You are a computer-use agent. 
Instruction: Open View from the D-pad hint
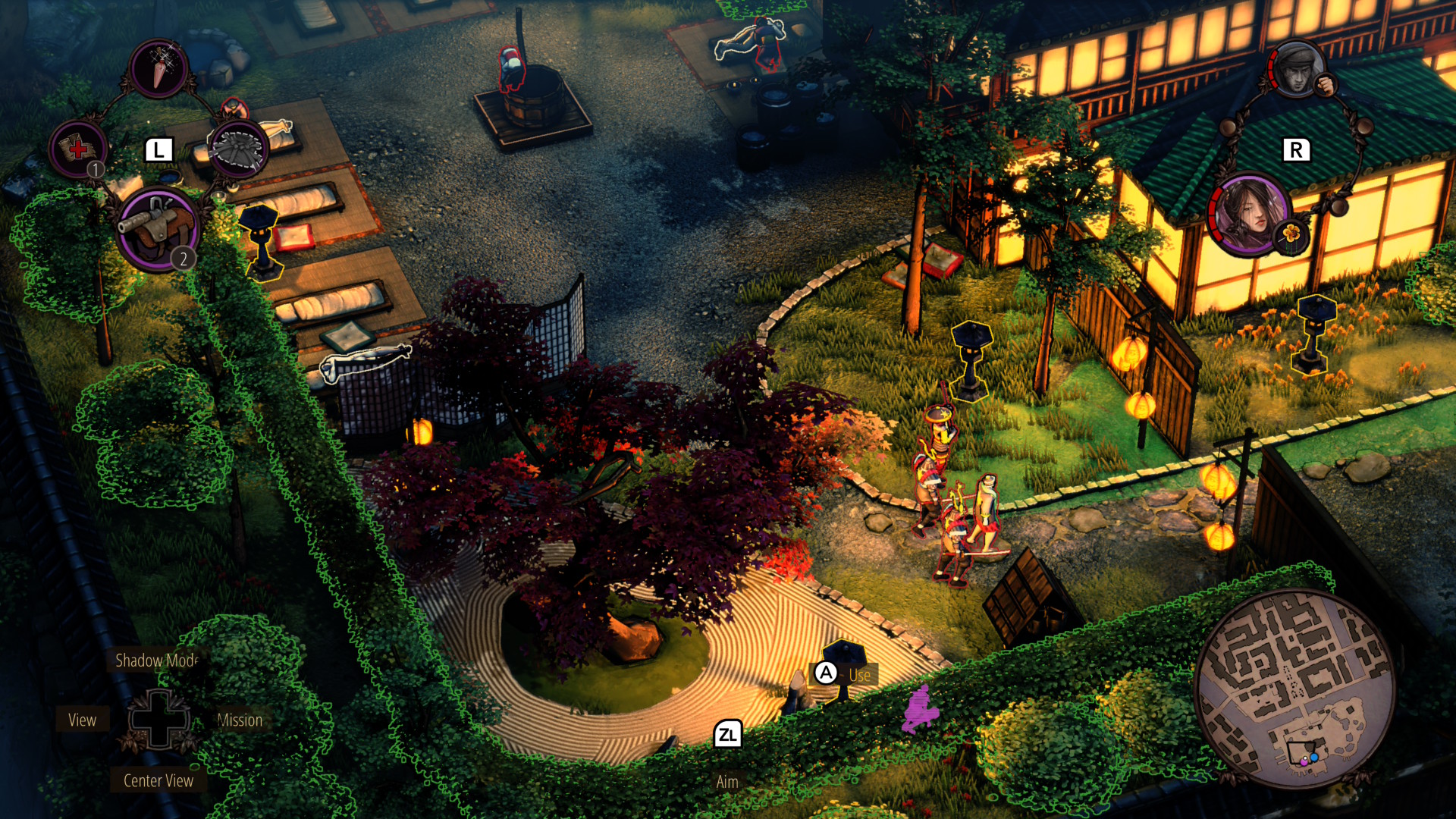point(82,720)
